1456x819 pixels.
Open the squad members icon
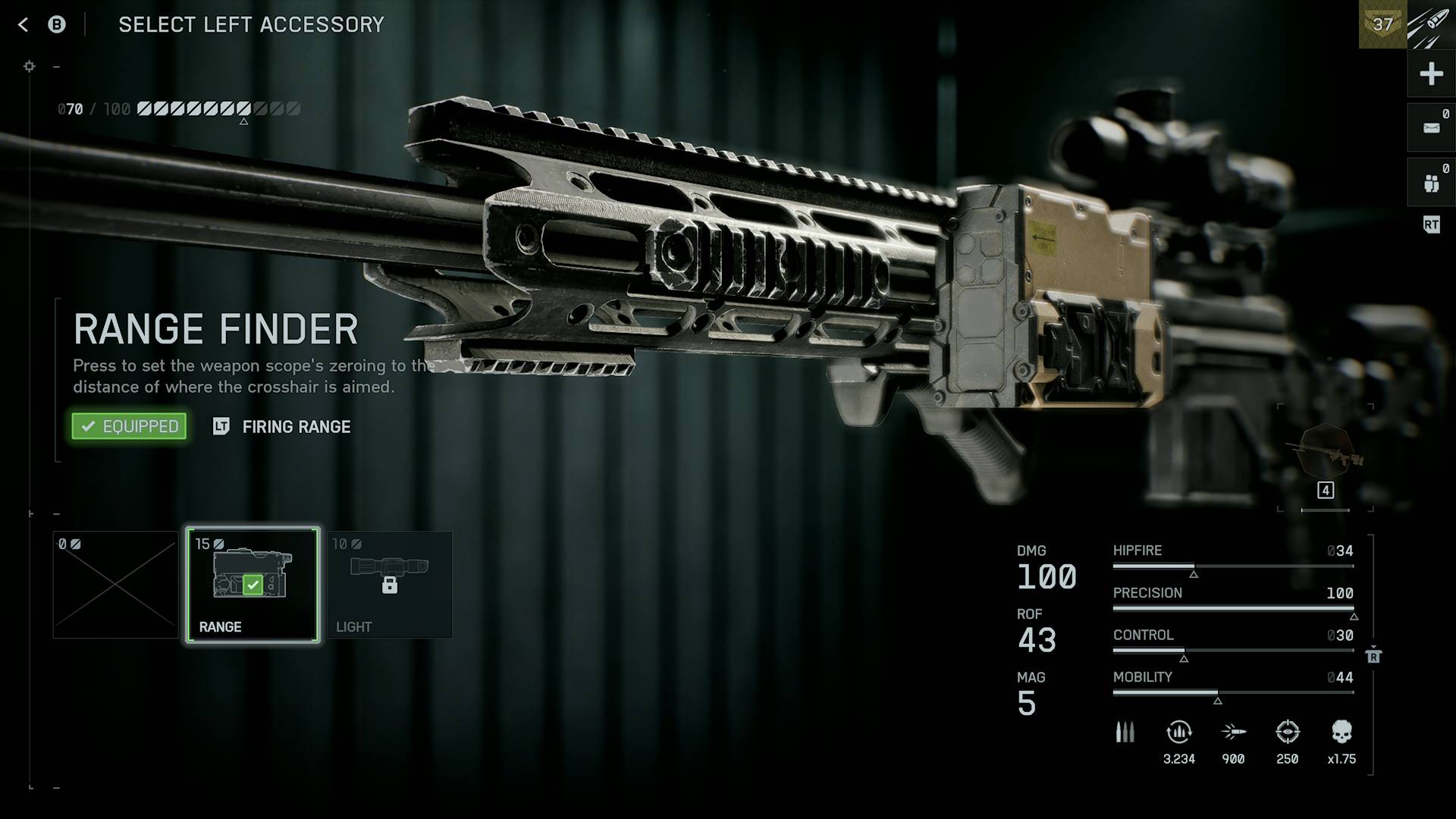tap(1431, 183)
